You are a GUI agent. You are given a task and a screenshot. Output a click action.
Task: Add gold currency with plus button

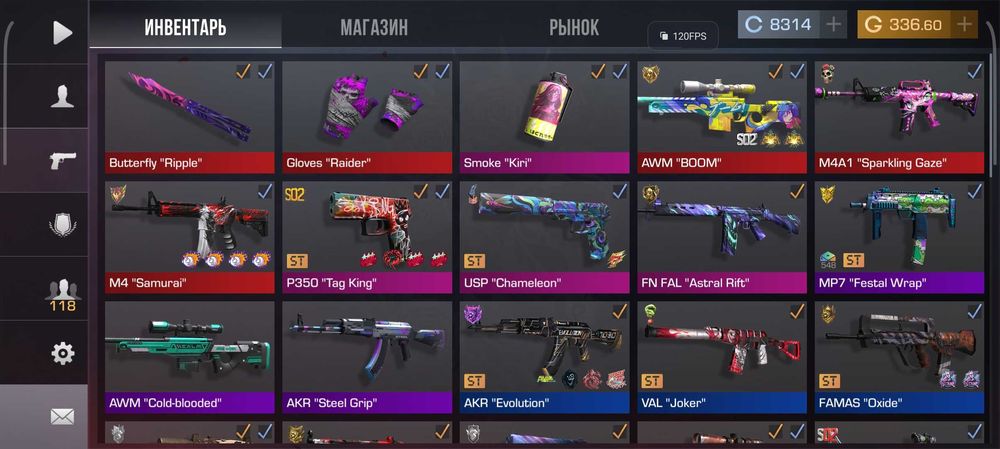coord(964,24)
